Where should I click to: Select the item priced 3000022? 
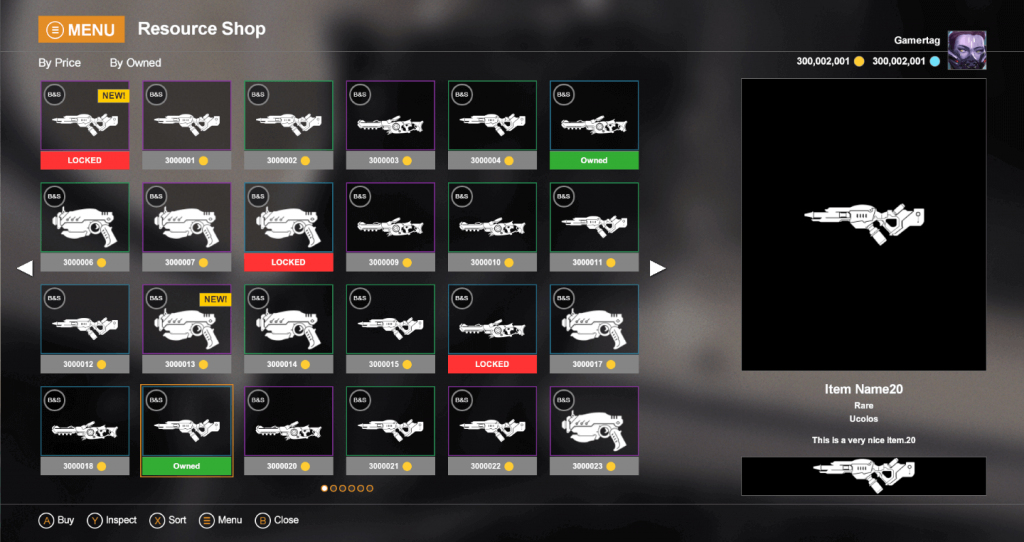tap(492, 423)
